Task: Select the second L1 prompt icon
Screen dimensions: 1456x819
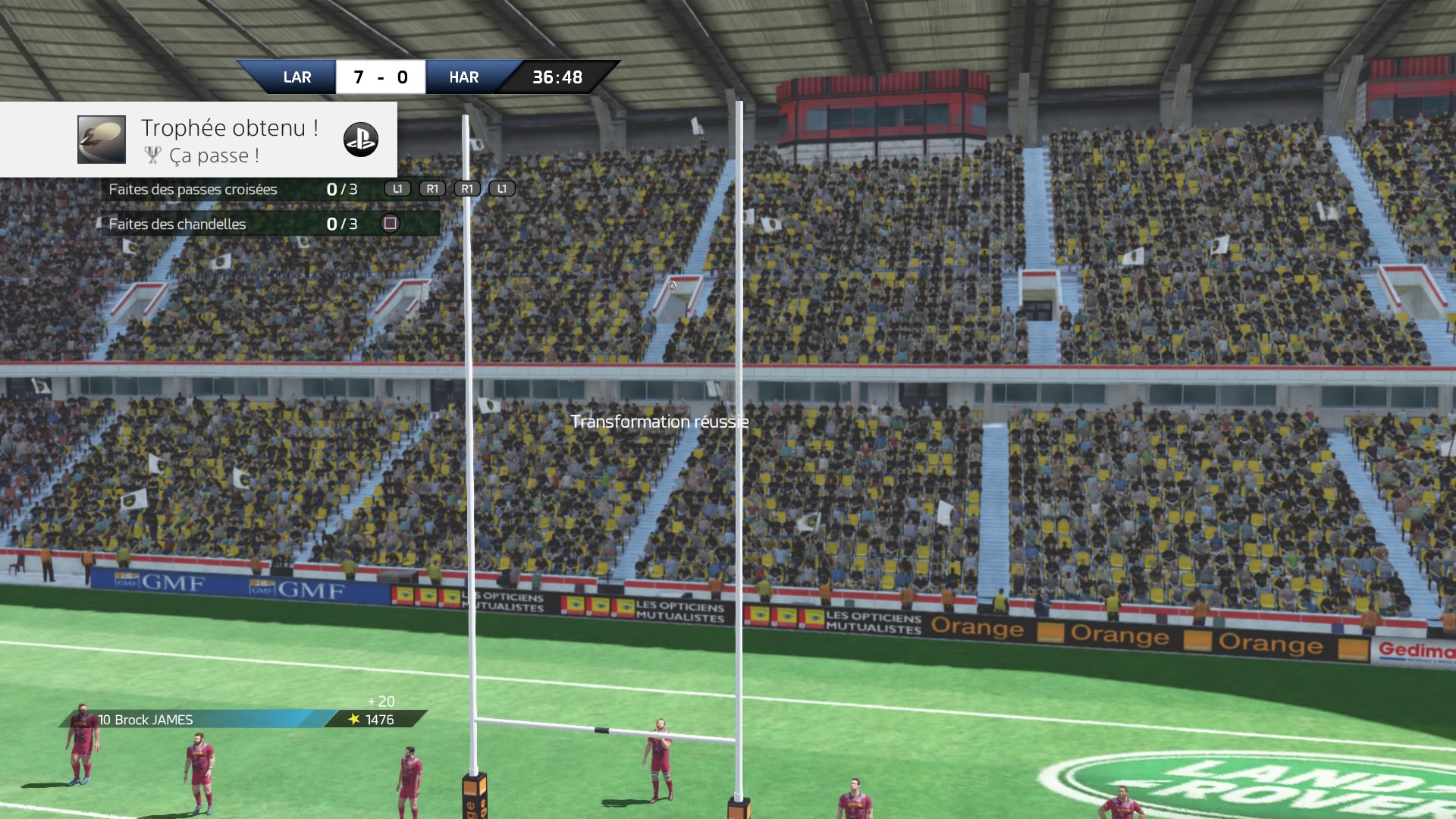Action: tap(500, 189)
